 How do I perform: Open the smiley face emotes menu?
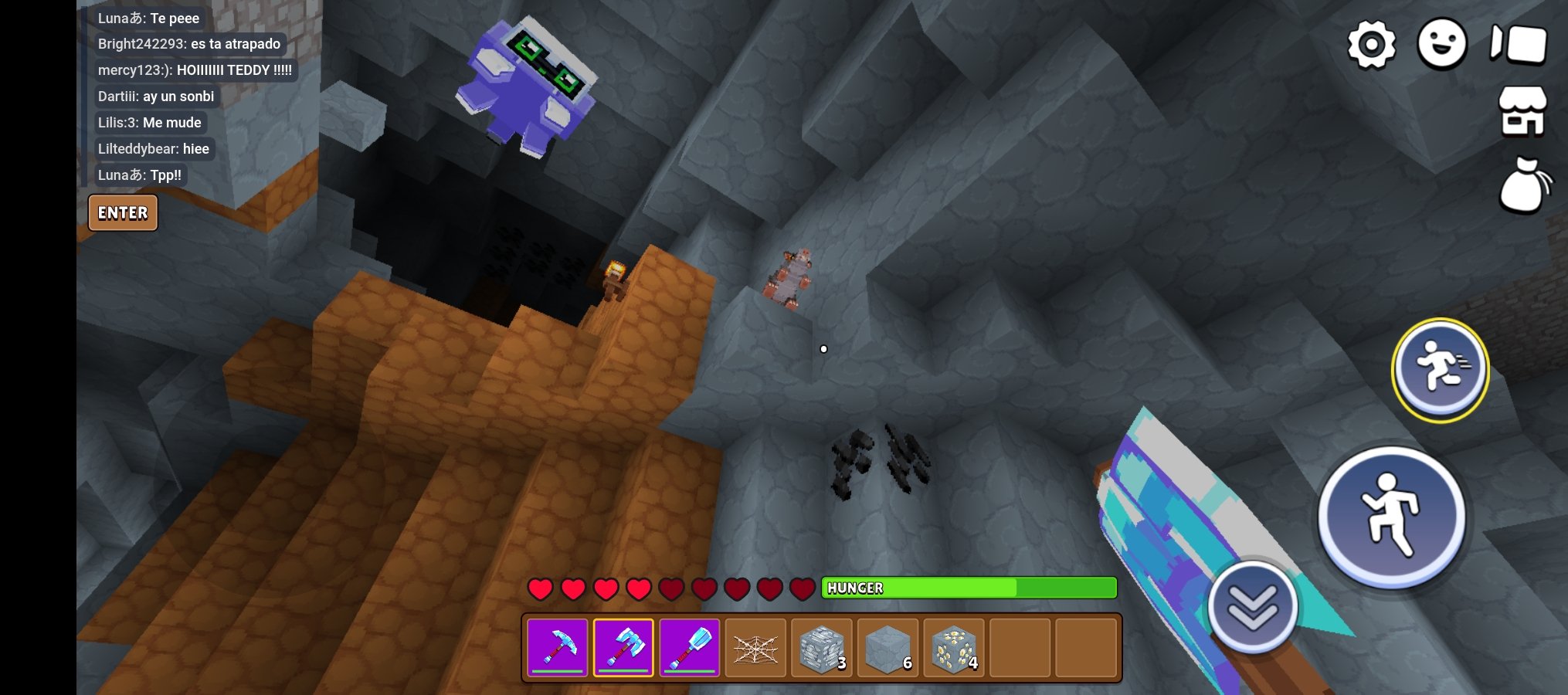coord(1442,44)
